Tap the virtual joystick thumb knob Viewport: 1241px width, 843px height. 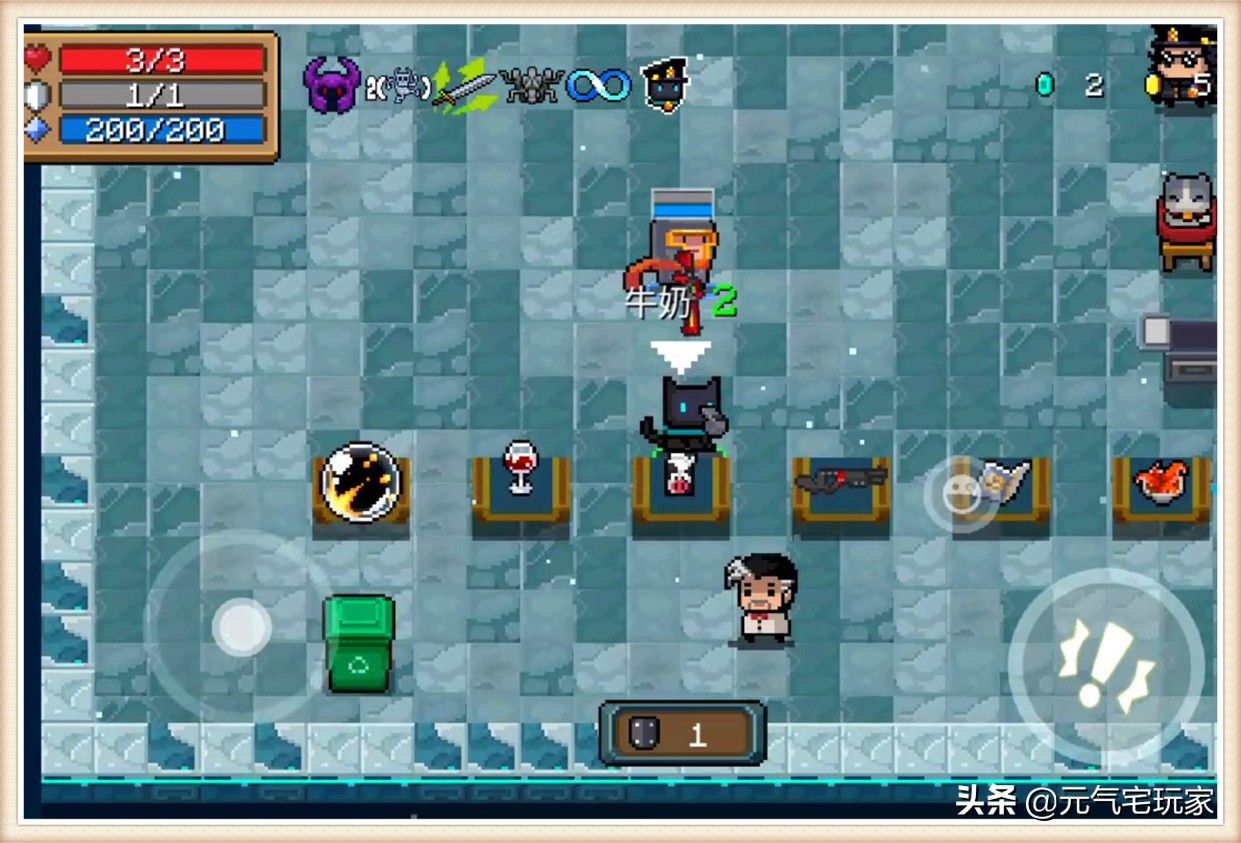click(x=241, y=627)
